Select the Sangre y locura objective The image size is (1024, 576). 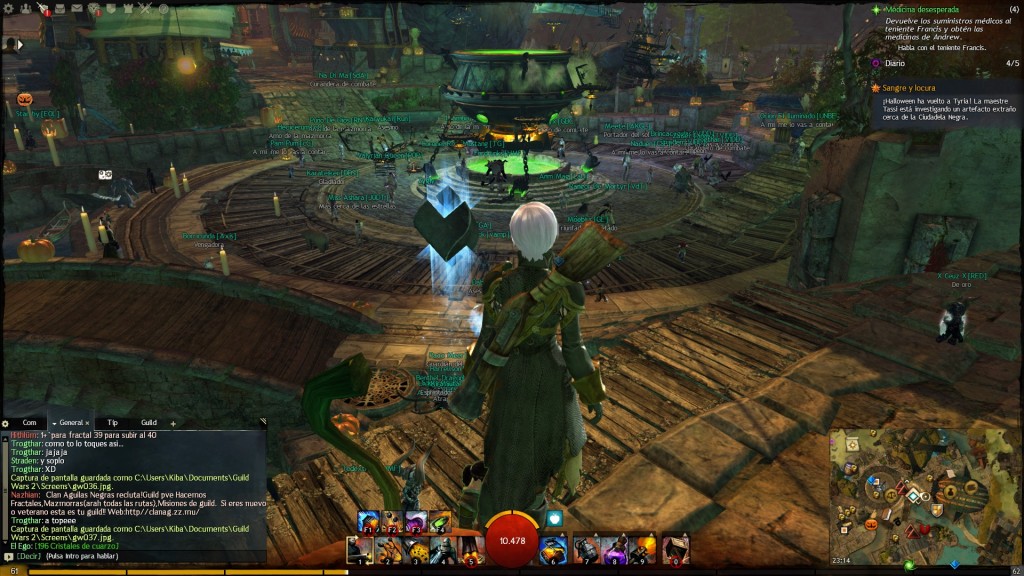point(908,87)
